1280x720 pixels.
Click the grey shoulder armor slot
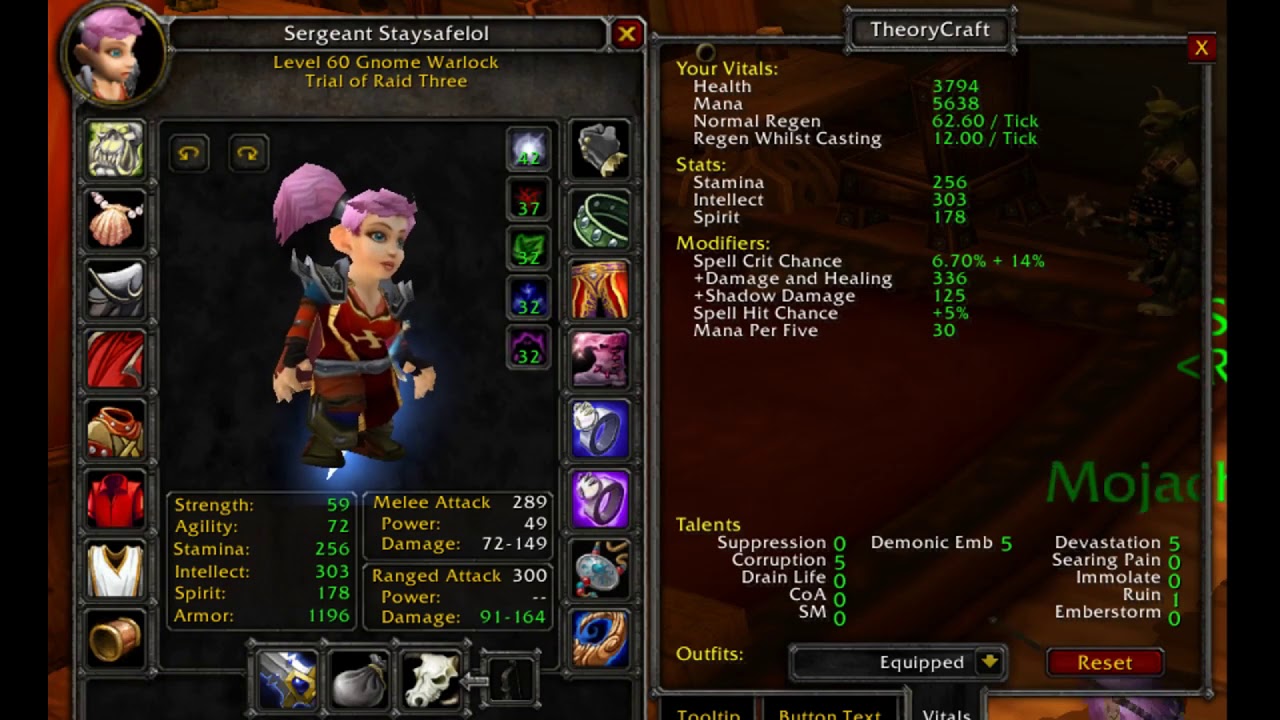[116, 290]
